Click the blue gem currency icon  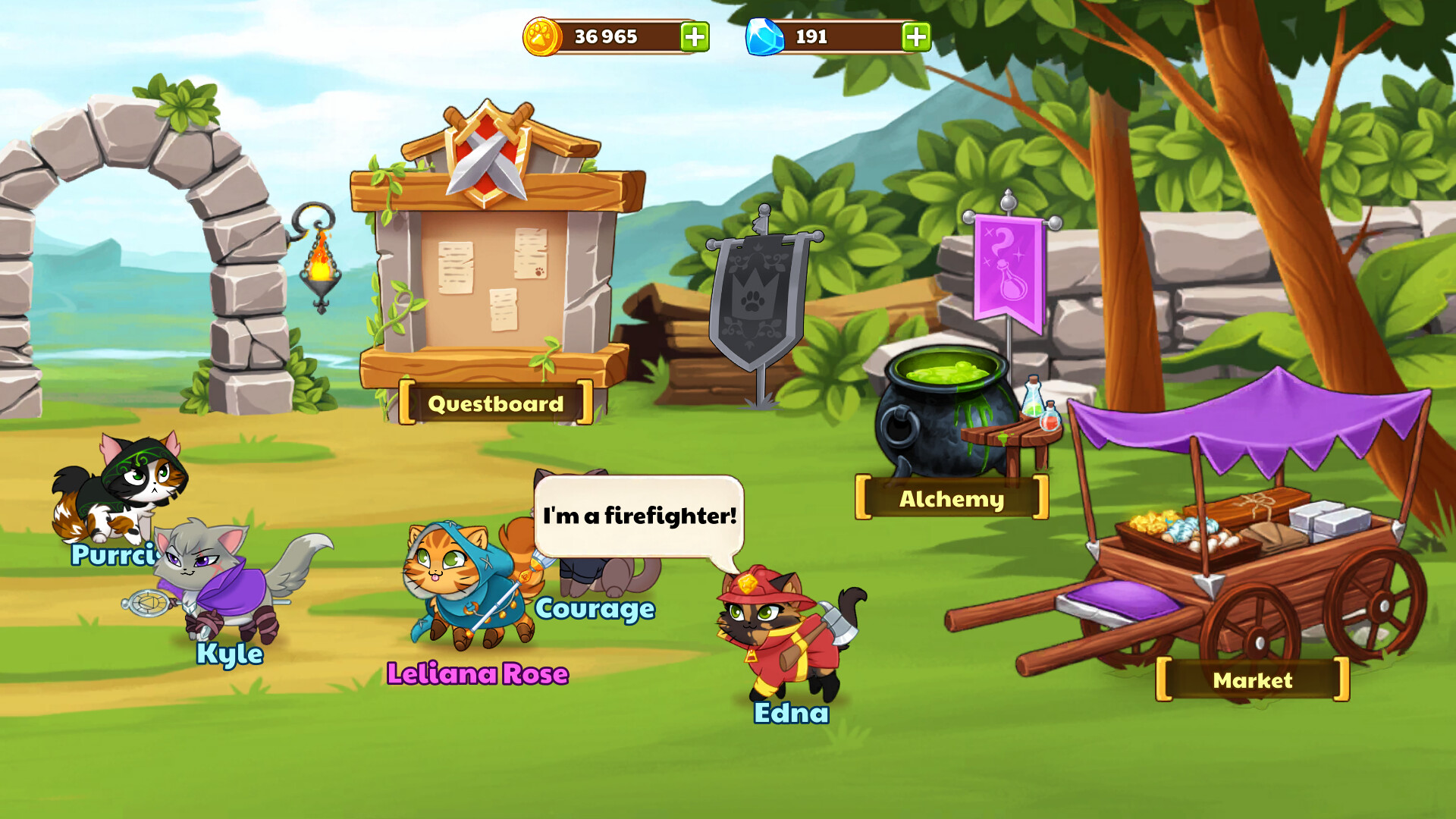point(765,35)
